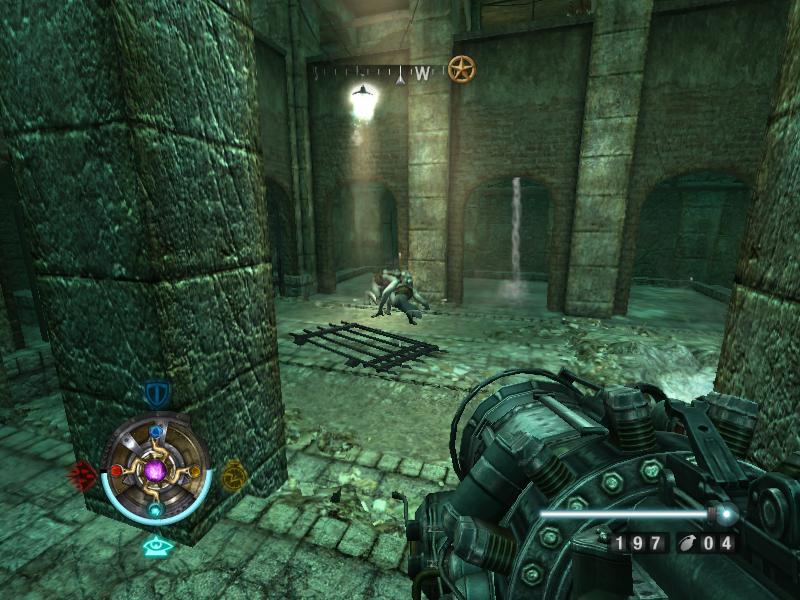The width and height of the screenshot is (800, 600).
Task: Activate the red Empower veil power icon
Action: point(82,474)
